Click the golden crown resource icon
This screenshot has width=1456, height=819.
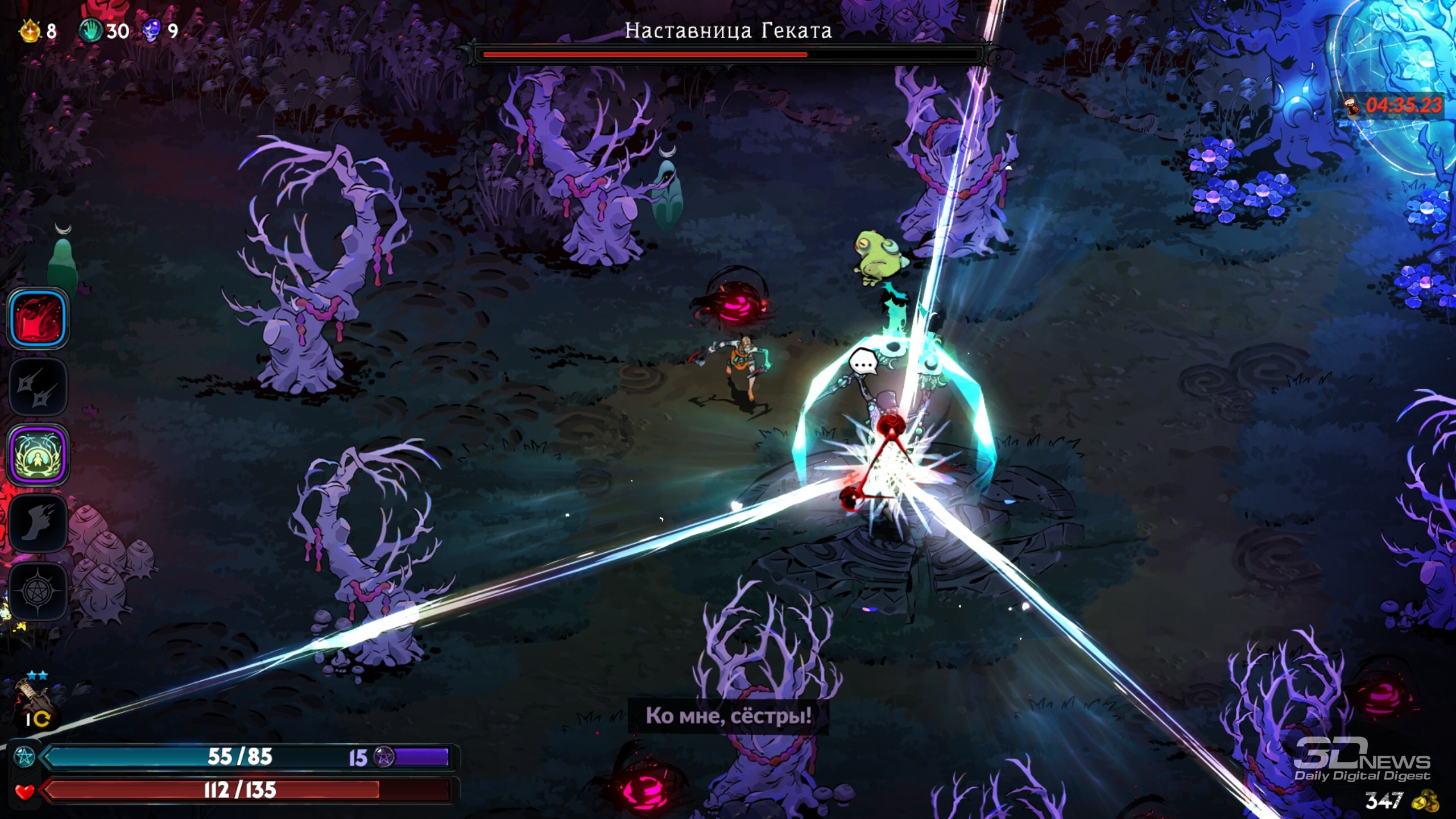[30, 30]
